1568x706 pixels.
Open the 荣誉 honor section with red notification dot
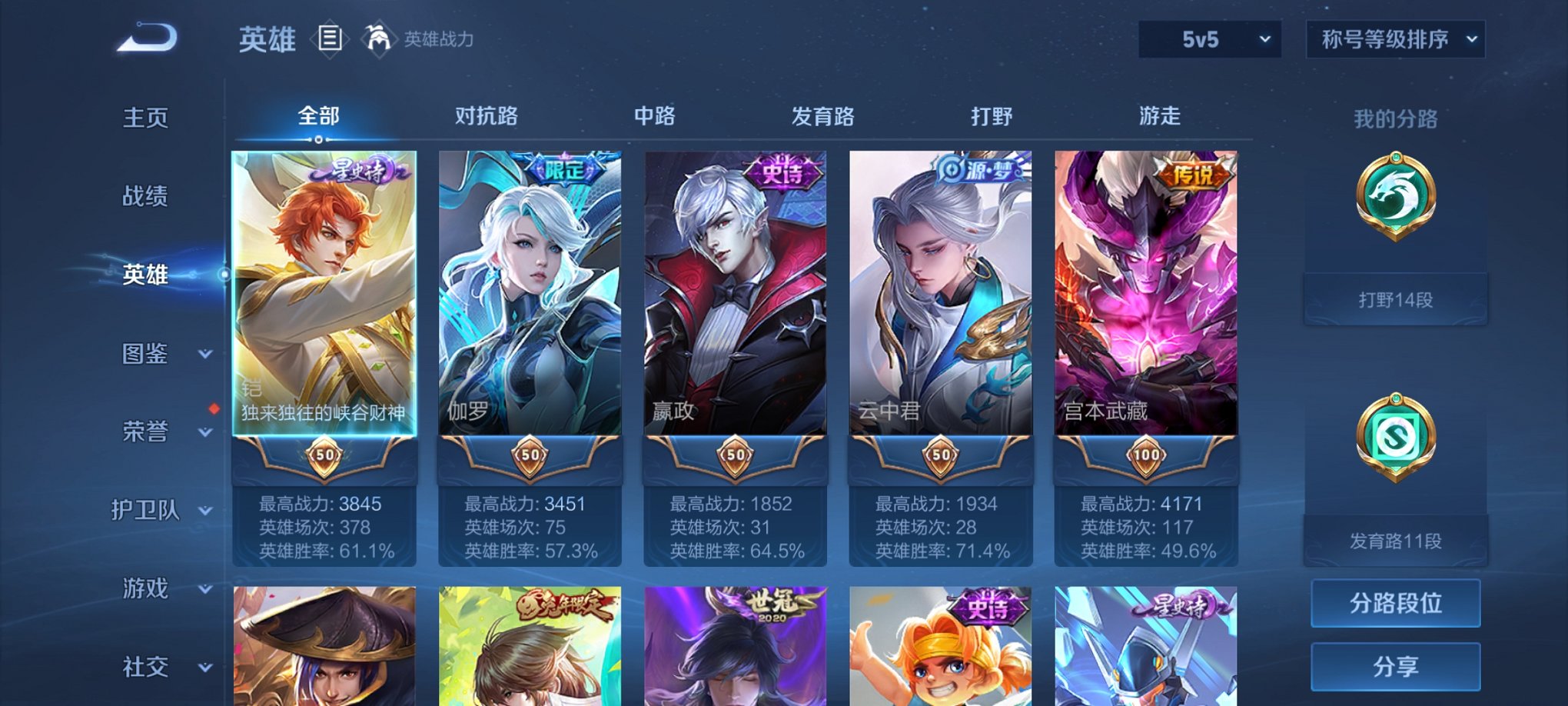click(x=146, y=432)
